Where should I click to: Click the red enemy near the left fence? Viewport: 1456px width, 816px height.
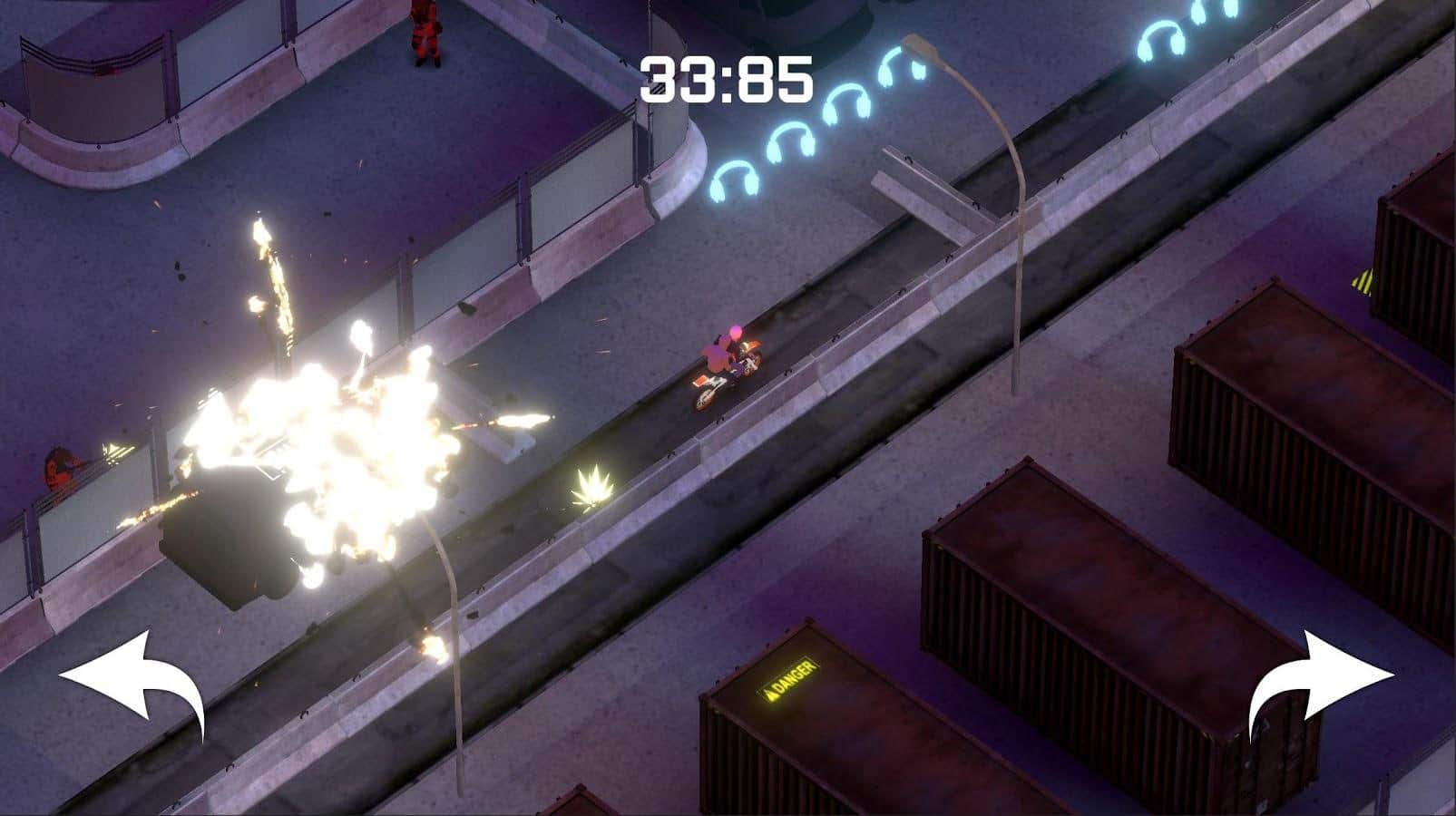59,467
